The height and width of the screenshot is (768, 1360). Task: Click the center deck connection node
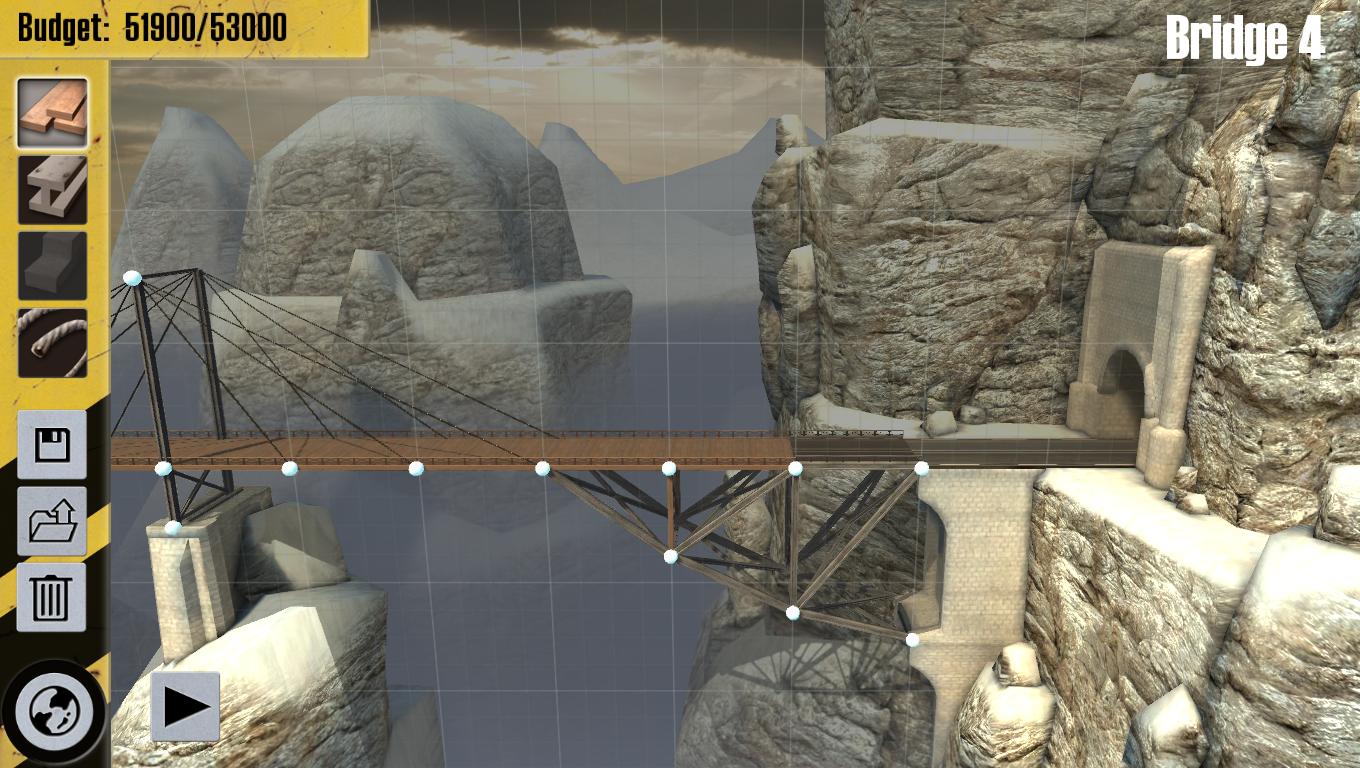545,466
